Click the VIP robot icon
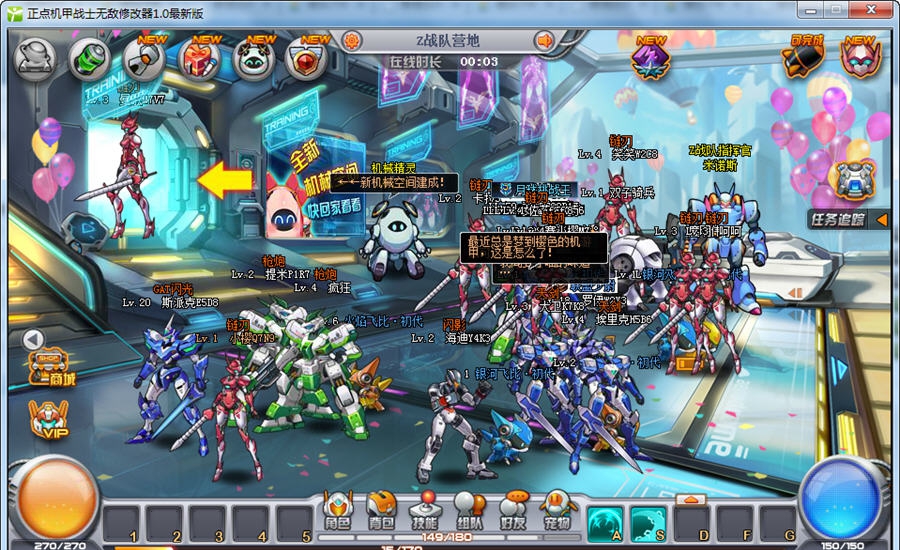 (x=48, y=418)
